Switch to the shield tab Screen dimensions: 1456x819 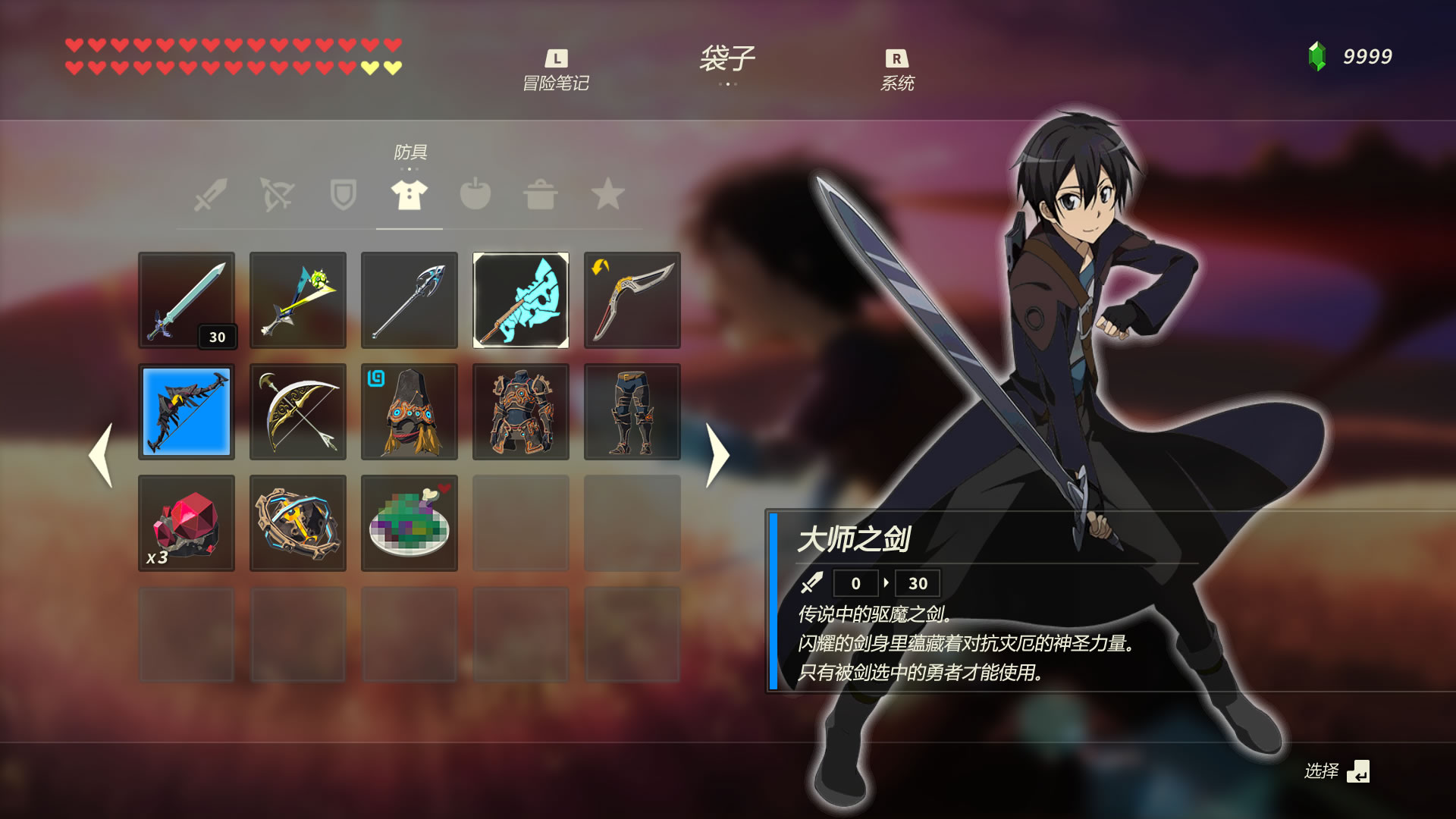[x=343, y=195]
